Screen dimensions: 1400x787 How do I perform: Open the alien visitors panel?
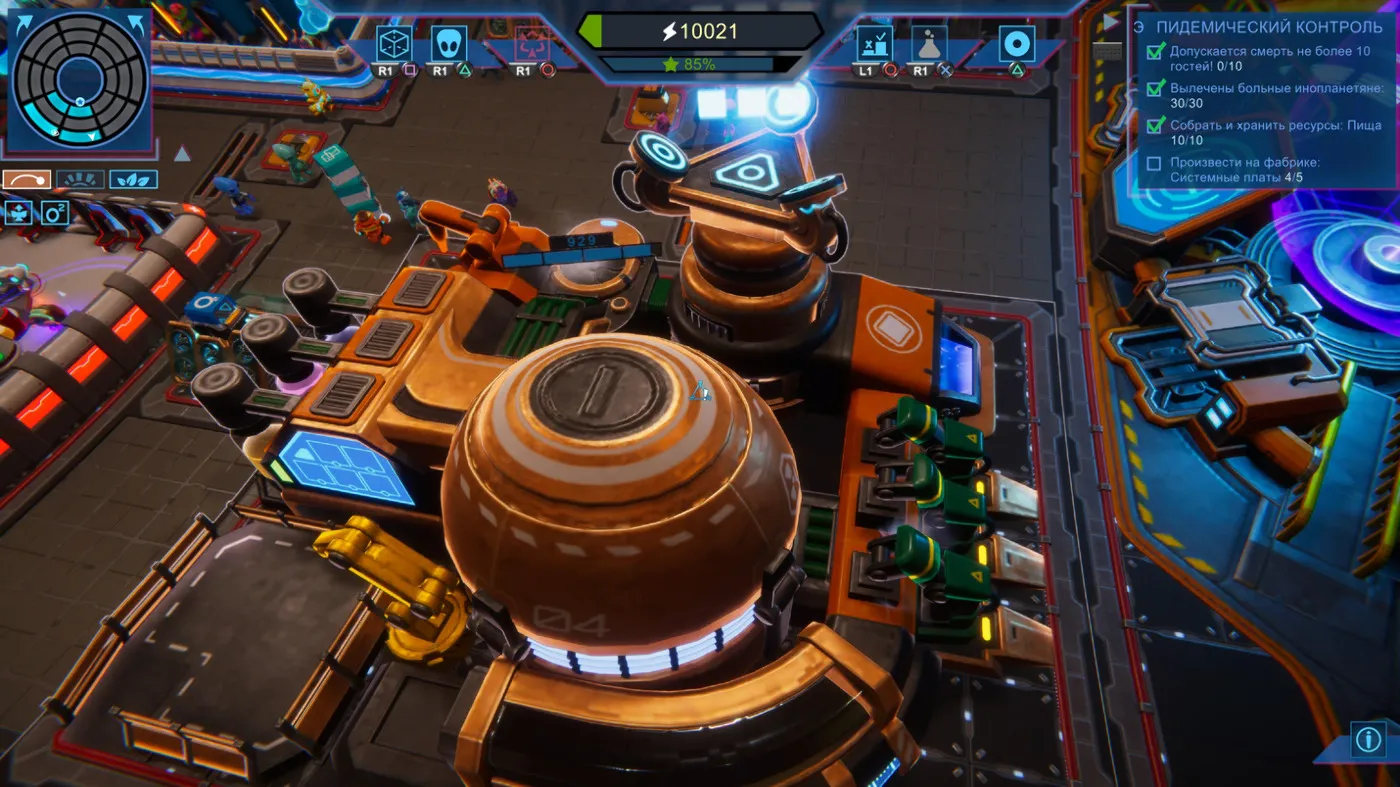click(448, 44)
